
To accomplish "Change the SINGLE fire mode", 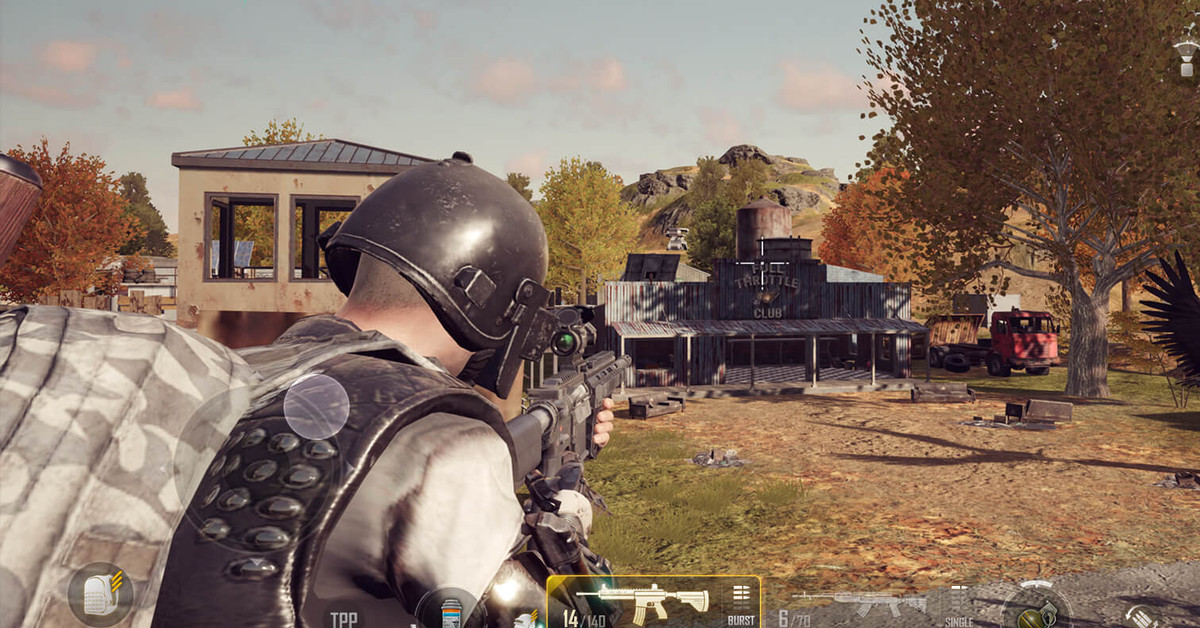I will tap(959, 606).
